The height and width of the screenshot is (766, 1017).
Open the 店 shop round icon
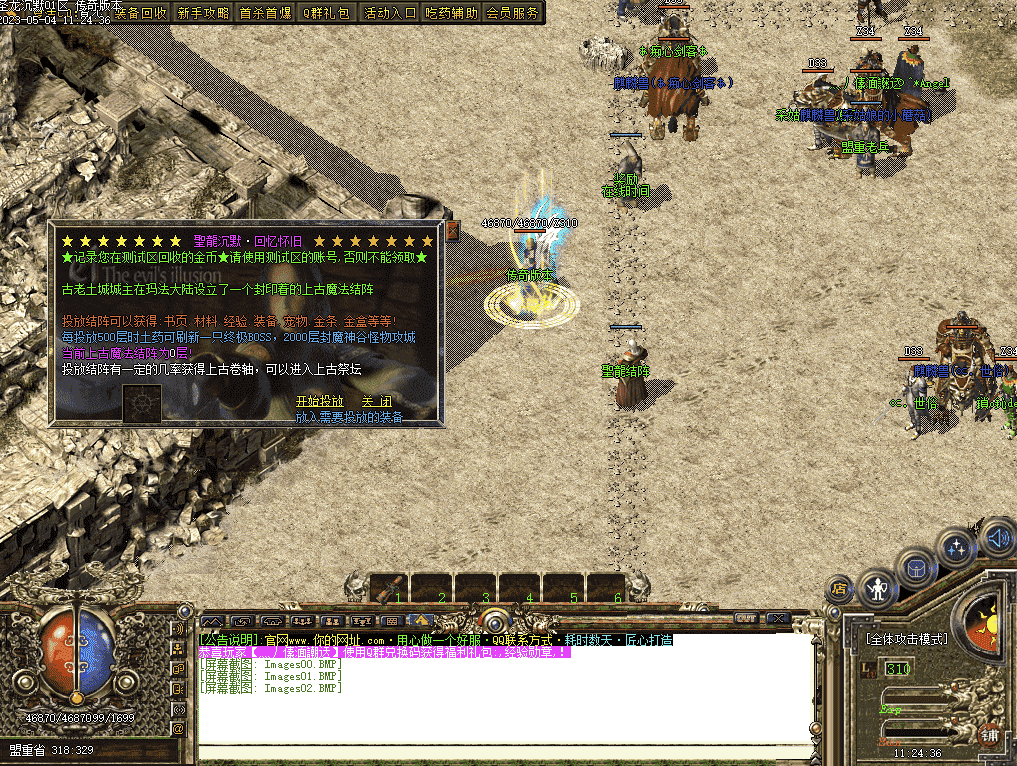tap(840, 587)
